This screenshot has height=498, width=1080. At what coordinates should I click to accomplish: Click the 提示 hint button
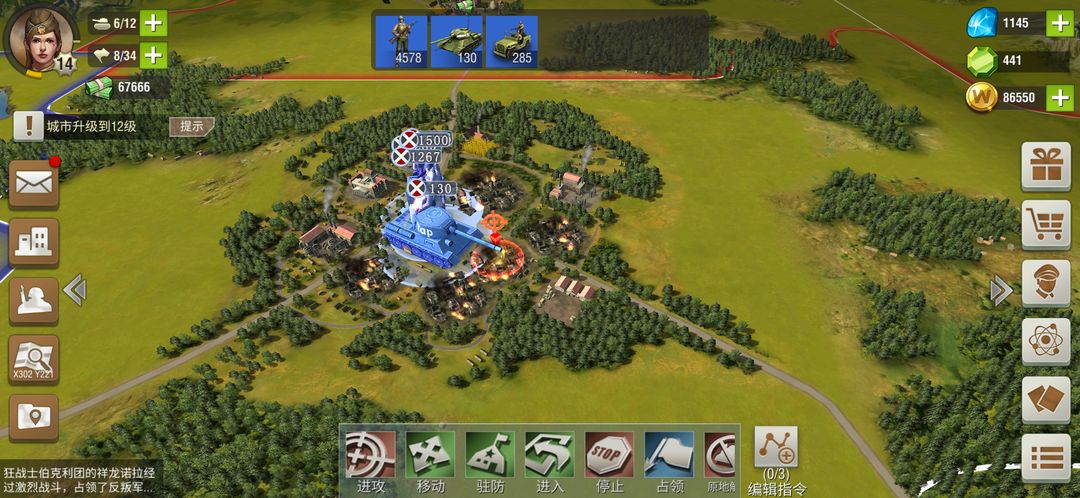[x=191, y=126]
